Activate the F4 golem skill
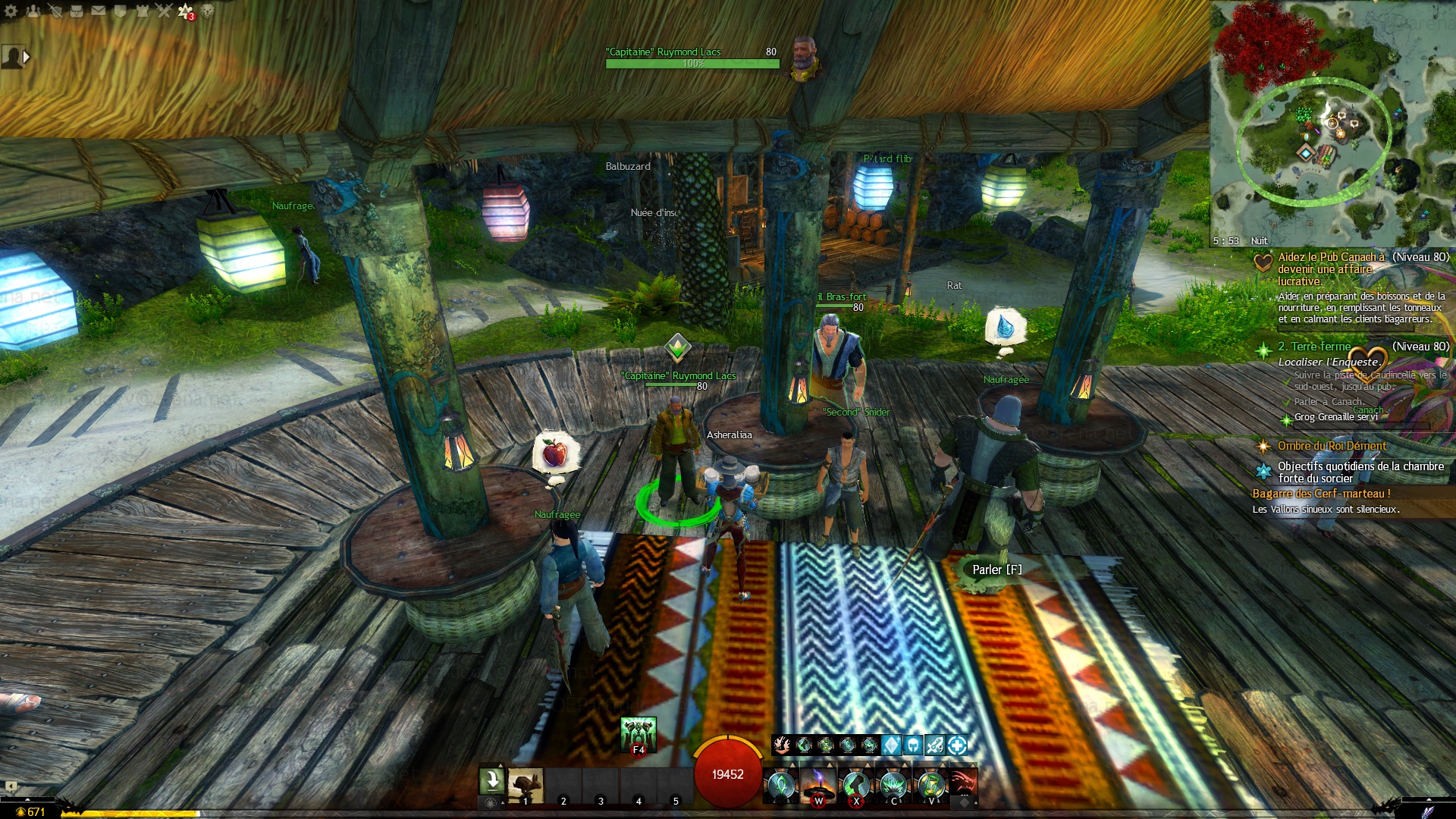 pyautogui.click(x=638, y=734)
